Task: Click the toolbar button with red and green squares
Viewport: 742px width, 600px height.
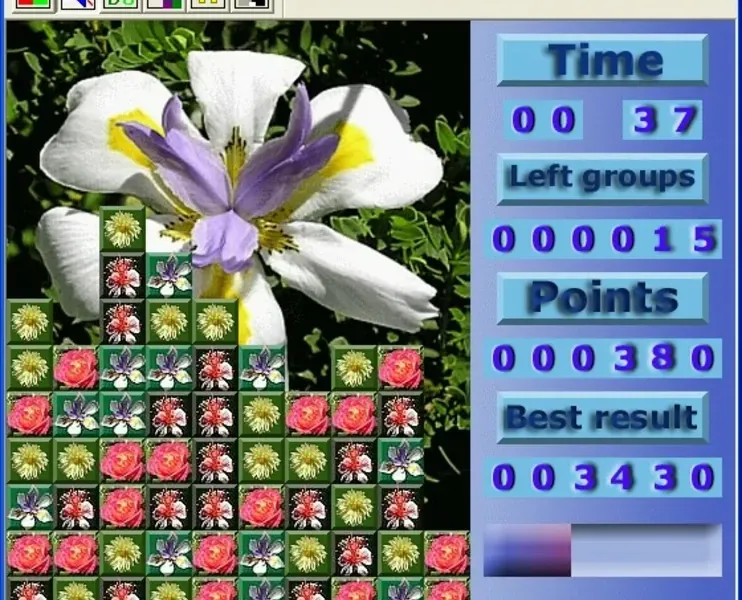Action: pos(34,5)
